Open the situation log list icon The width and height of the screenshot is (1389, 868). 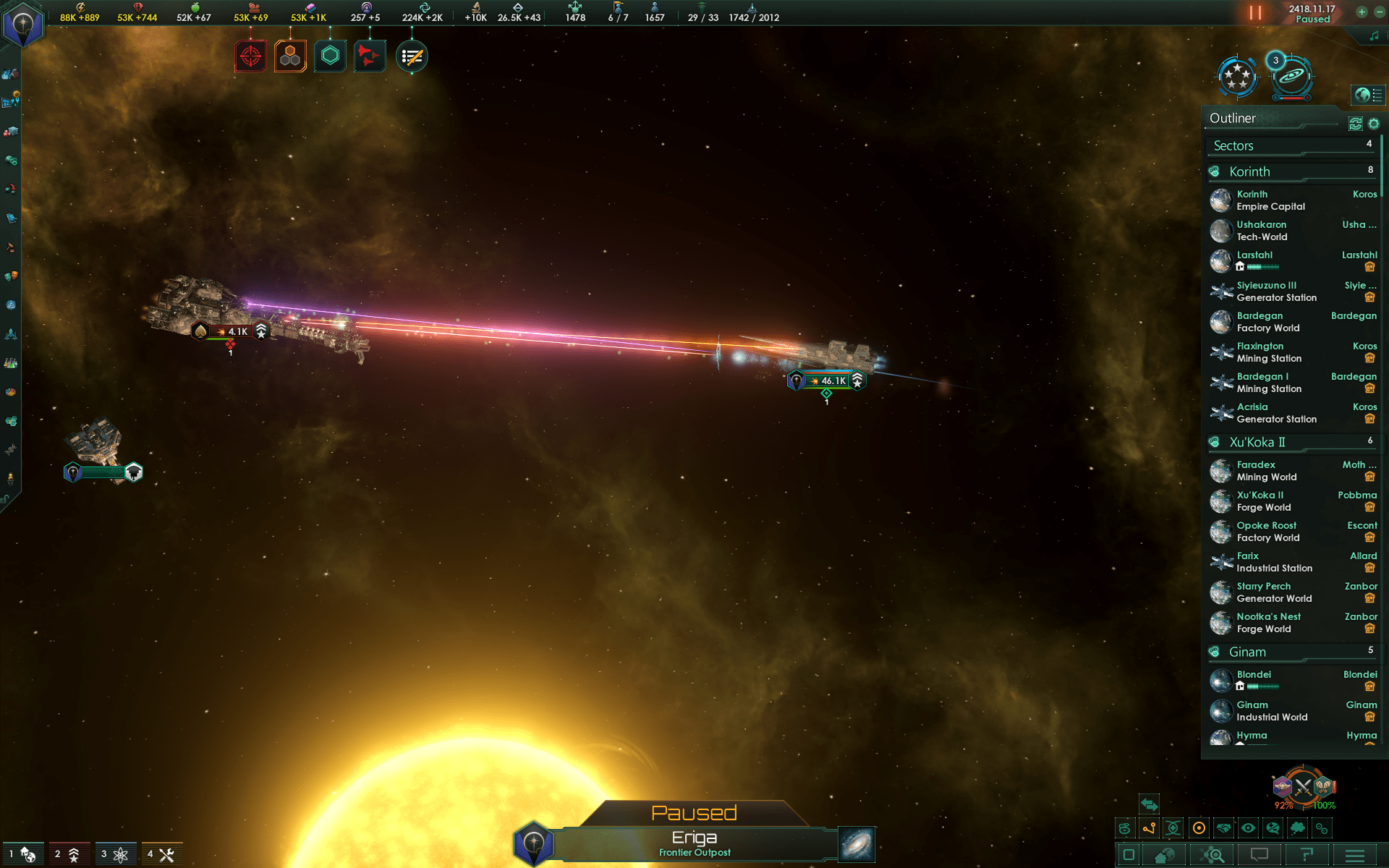[412, 56]
